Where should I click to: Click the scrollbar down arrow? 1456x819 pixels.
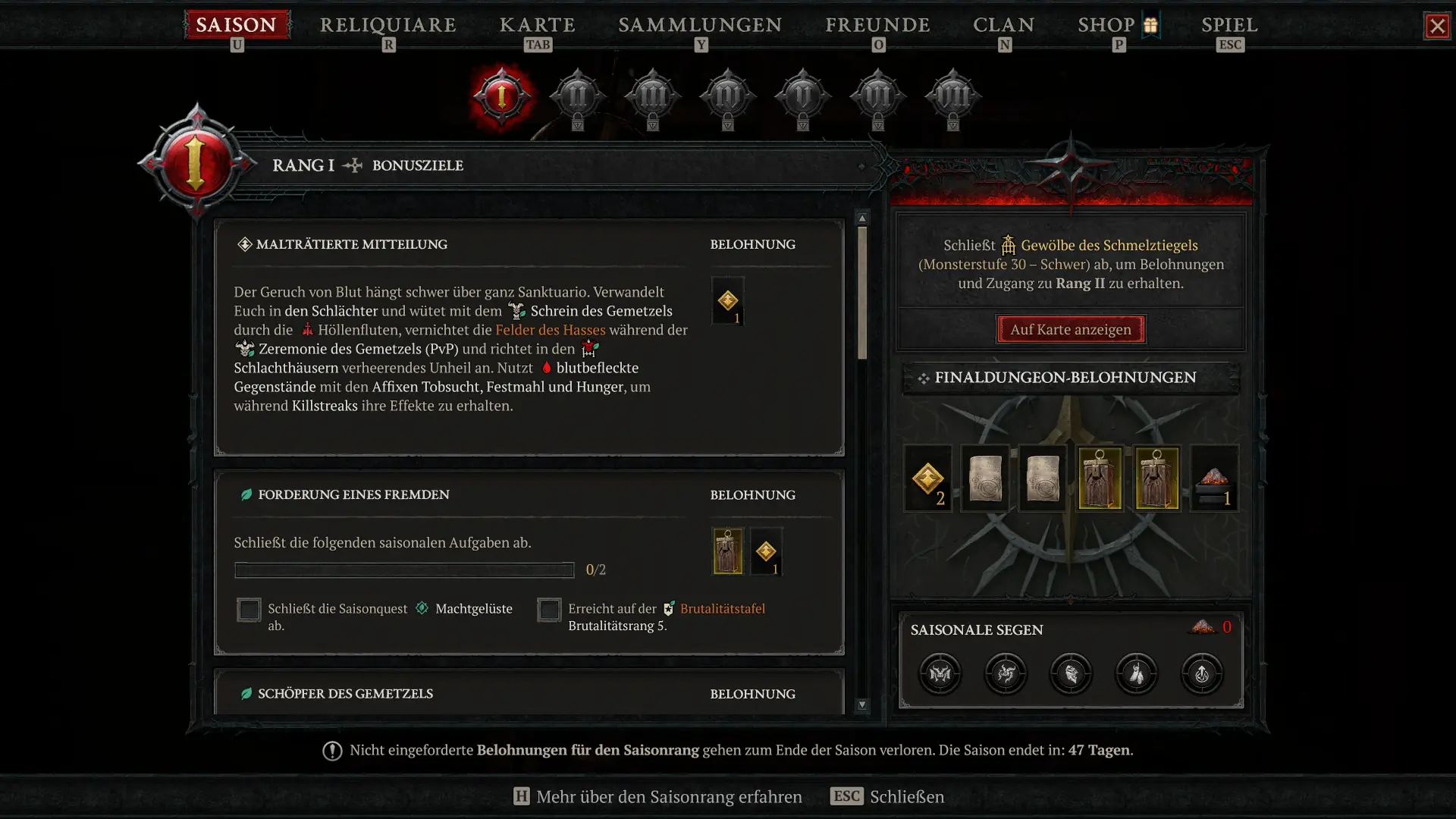click(x=862, y=705)
